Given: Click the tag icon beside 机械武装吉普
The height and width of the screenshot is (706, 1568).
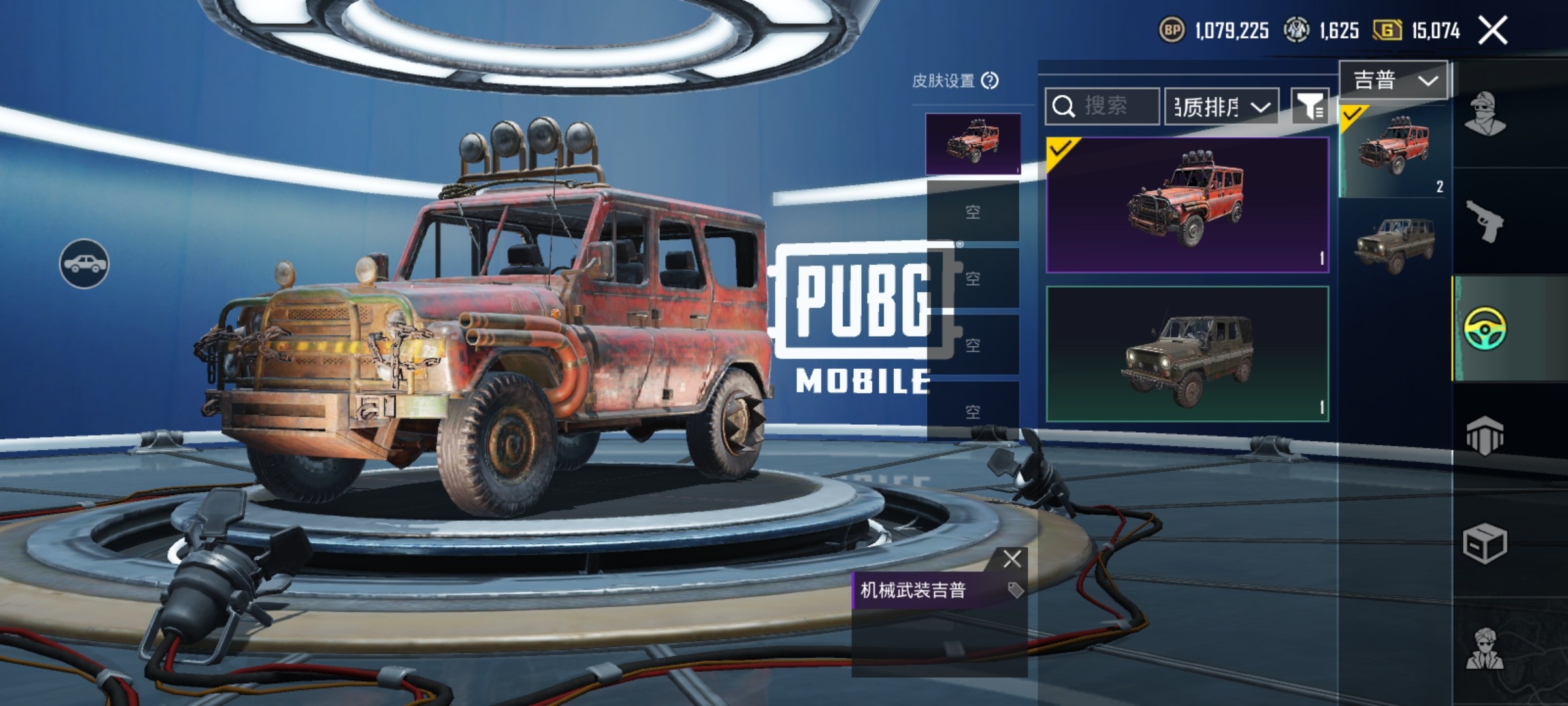Looking at the screenshot, I should pos(1015,590).
